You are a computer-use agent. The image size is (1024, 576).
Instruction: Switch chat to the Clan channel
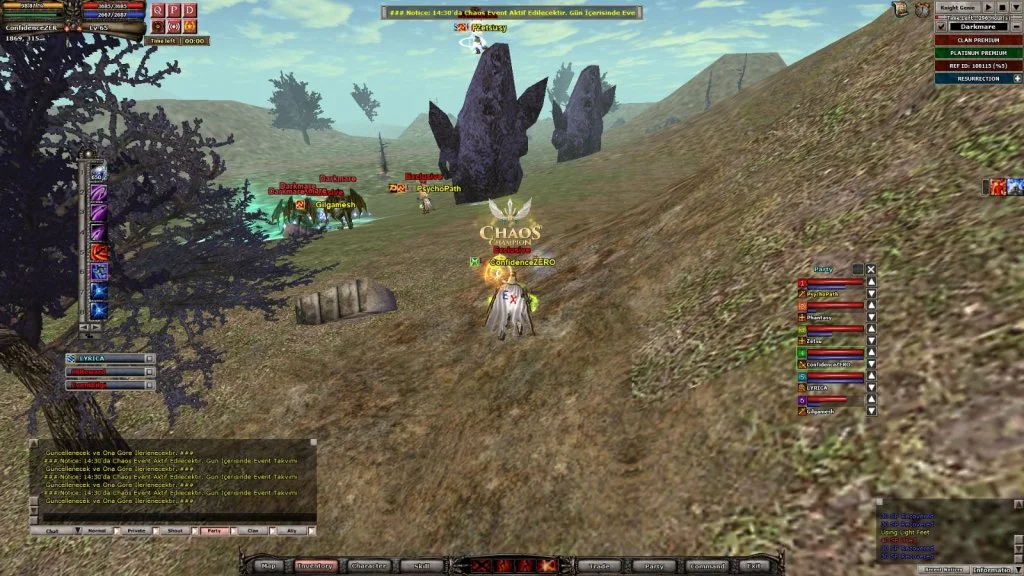tap(251, 530)
